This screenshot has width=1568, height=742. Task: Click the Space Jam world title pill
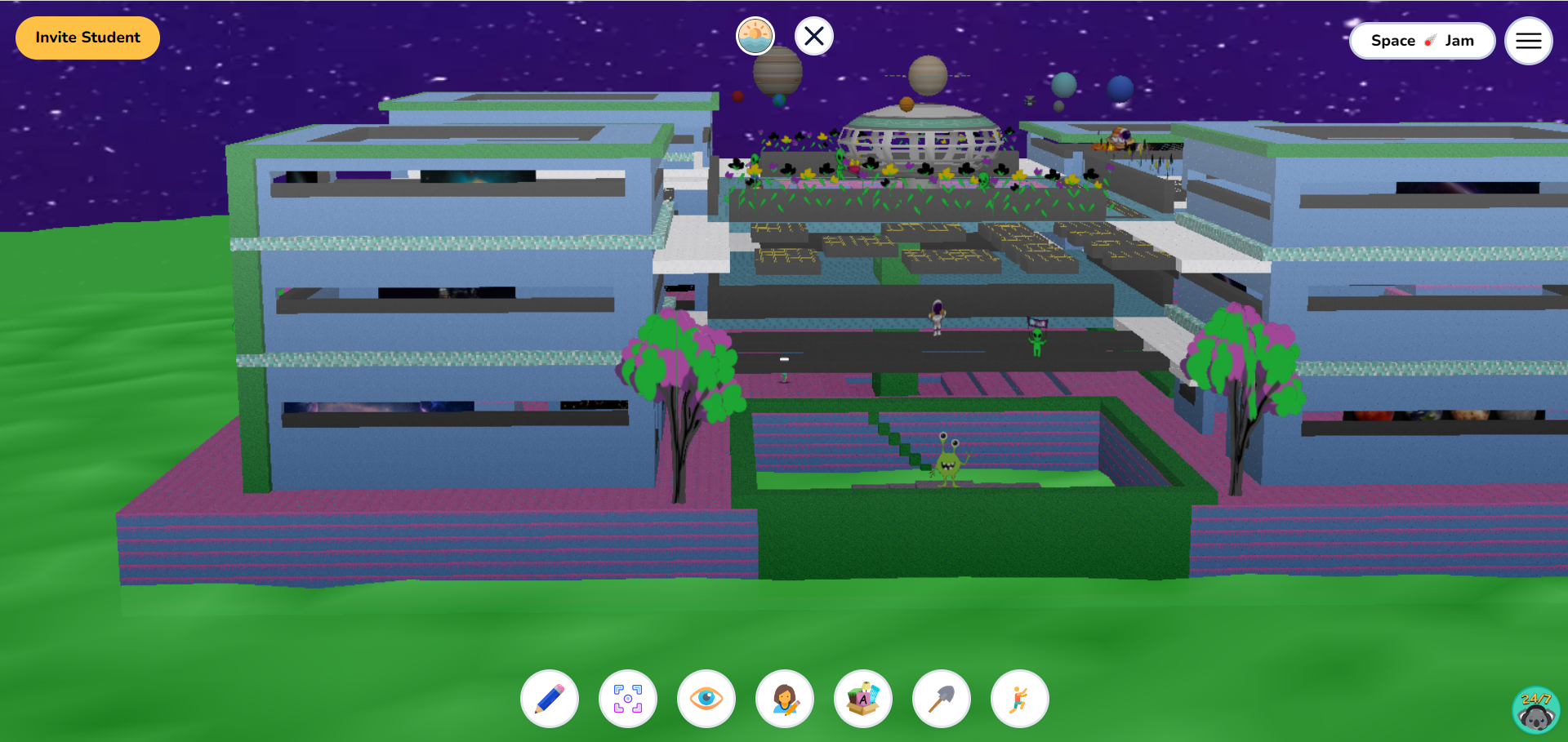point(1422,40)
